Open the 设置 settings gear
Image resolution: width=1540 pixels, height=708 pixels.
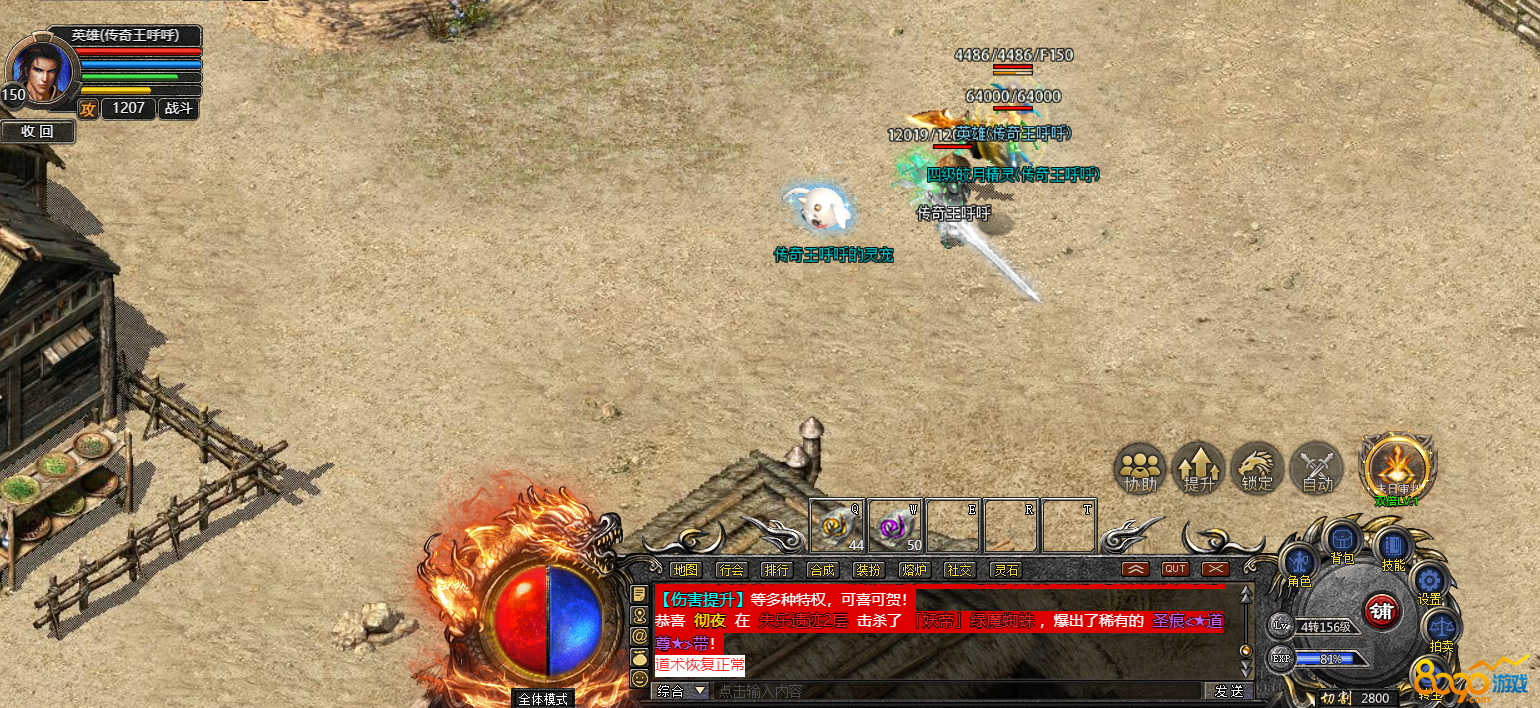pyautogui.click(x=1429, y=583)
